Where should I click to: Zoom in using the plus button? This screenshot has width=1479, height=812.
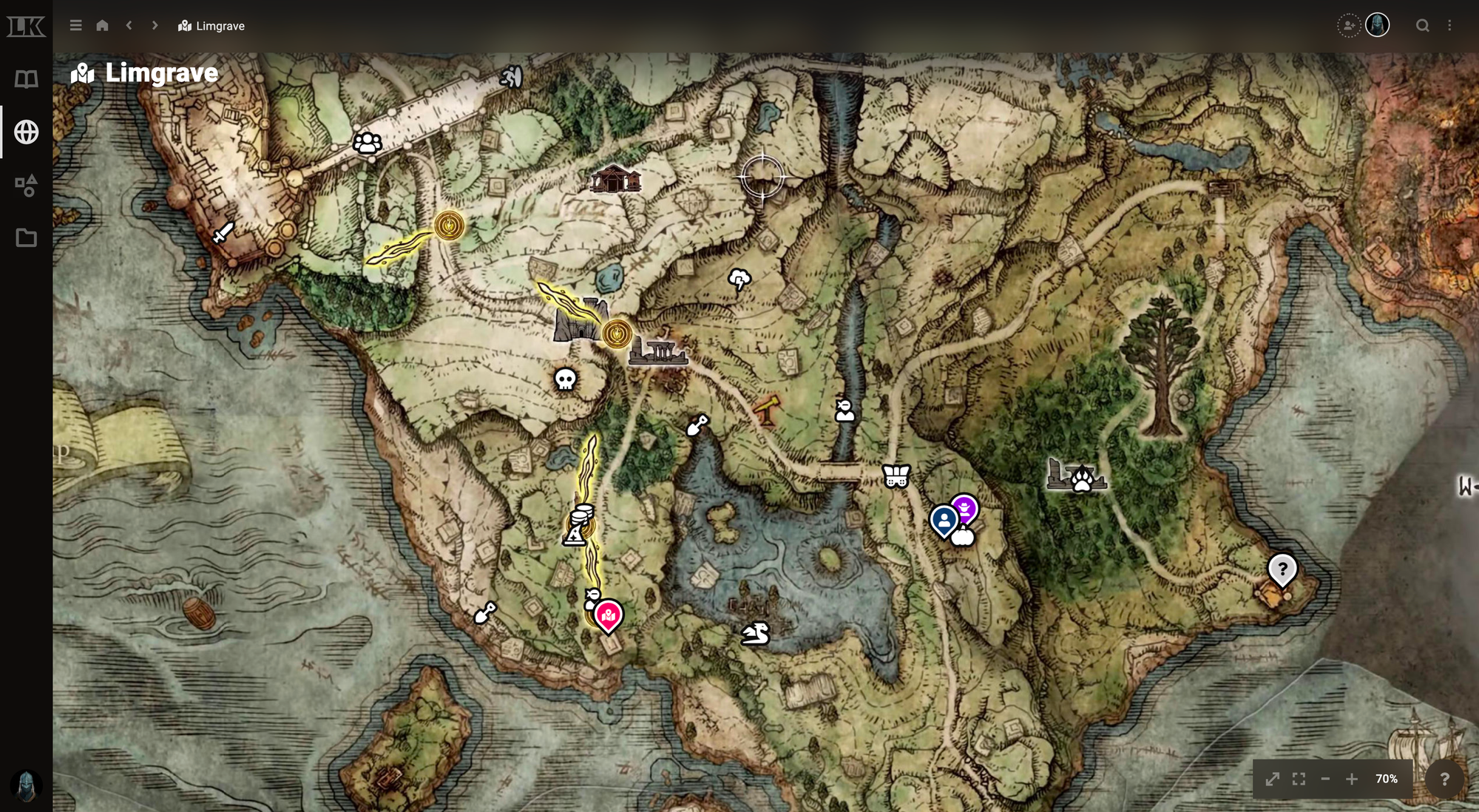[1353, 779]
